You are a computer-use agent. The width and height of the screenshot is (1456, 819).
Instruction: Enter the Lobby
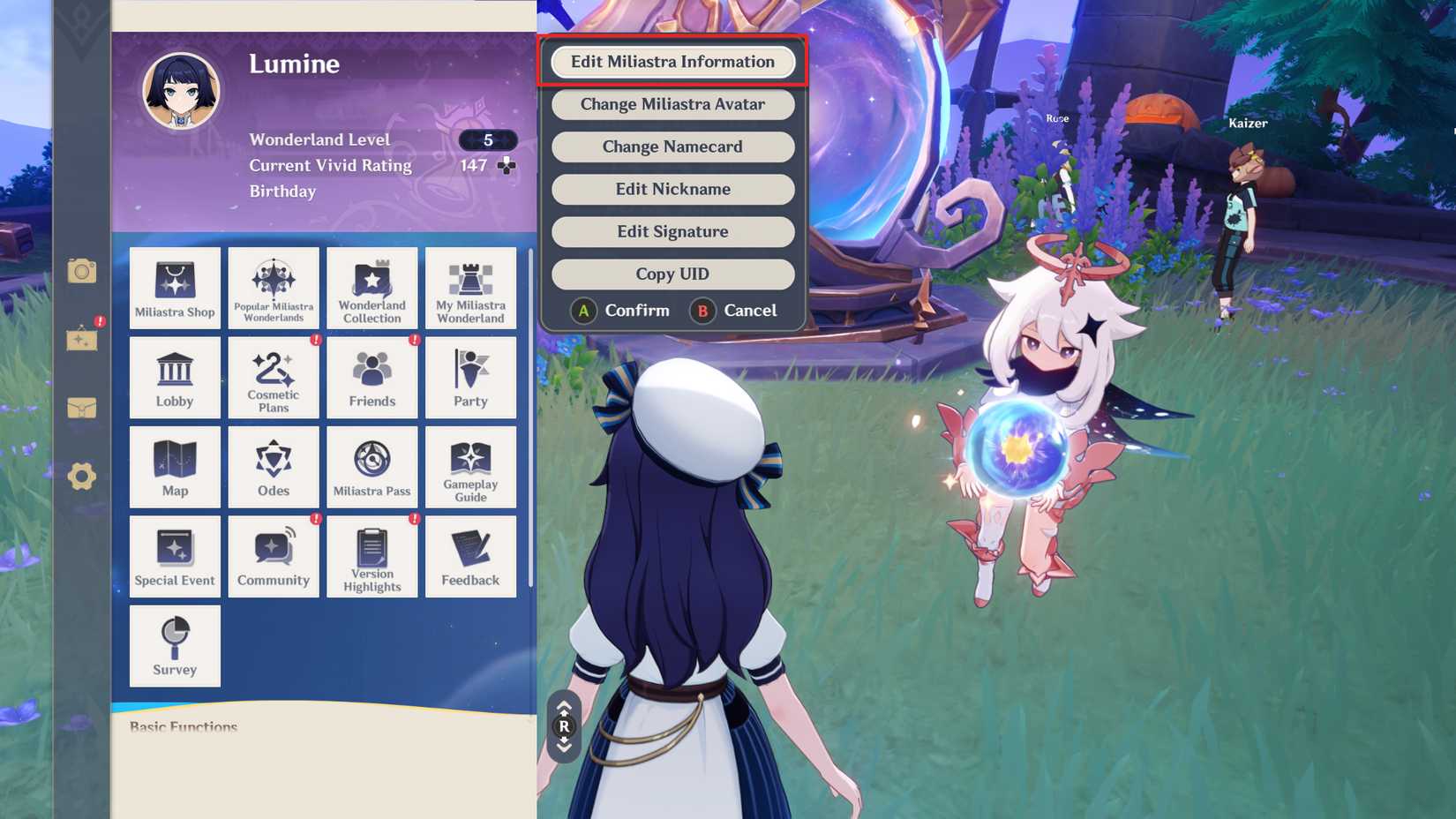174,377
